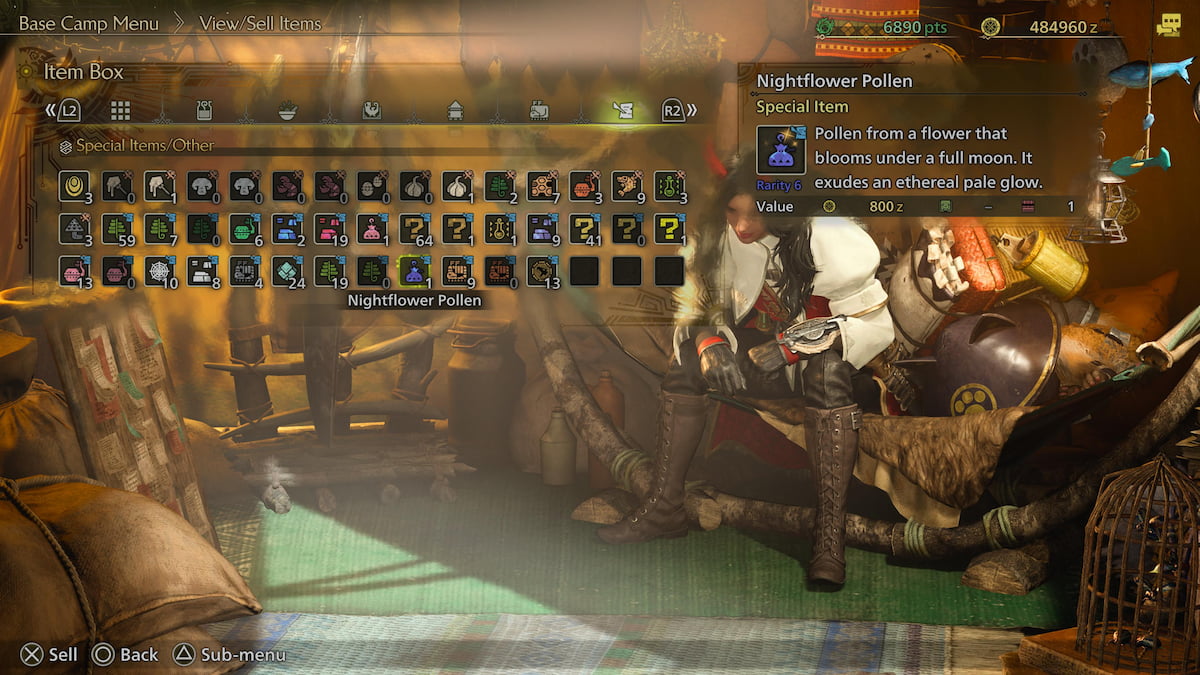Select the round gold coin item with 13
1200x675 pixels.
tap(541, 271)
